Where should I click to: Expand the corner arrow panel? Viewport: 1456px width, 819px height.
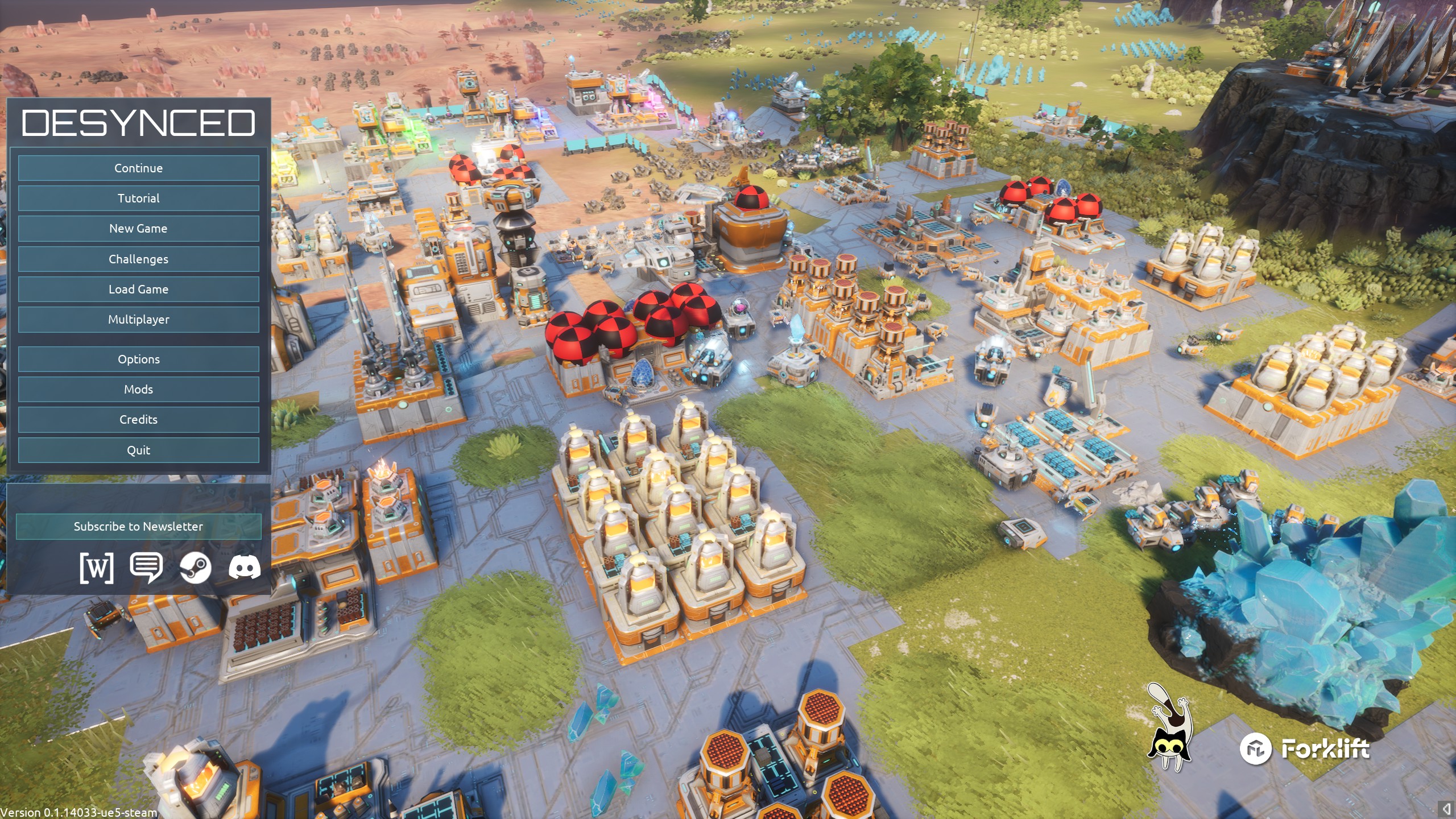(x=1446, y=809)
